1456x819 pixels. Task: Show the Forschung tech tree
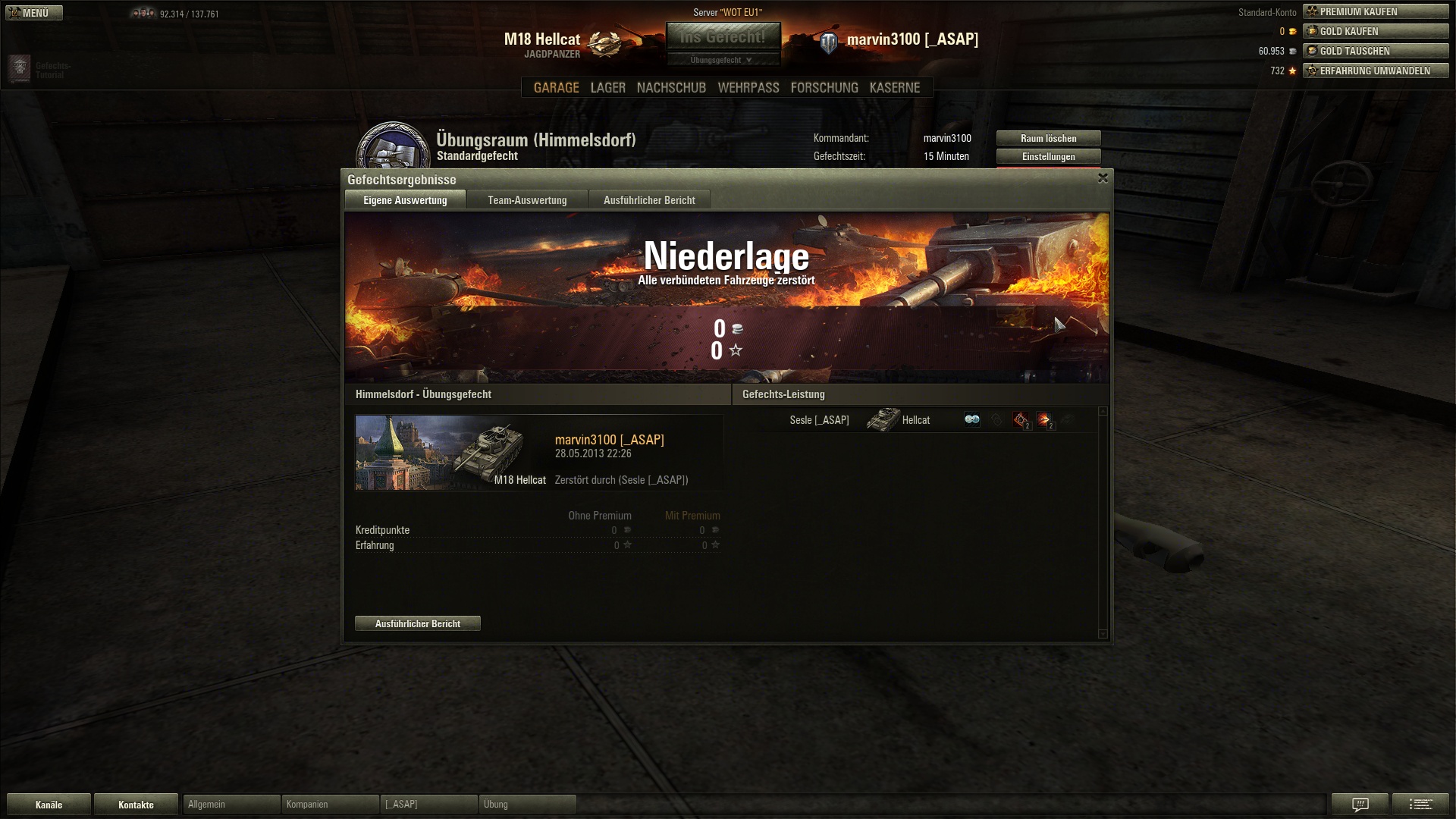(x=824, y=88)
